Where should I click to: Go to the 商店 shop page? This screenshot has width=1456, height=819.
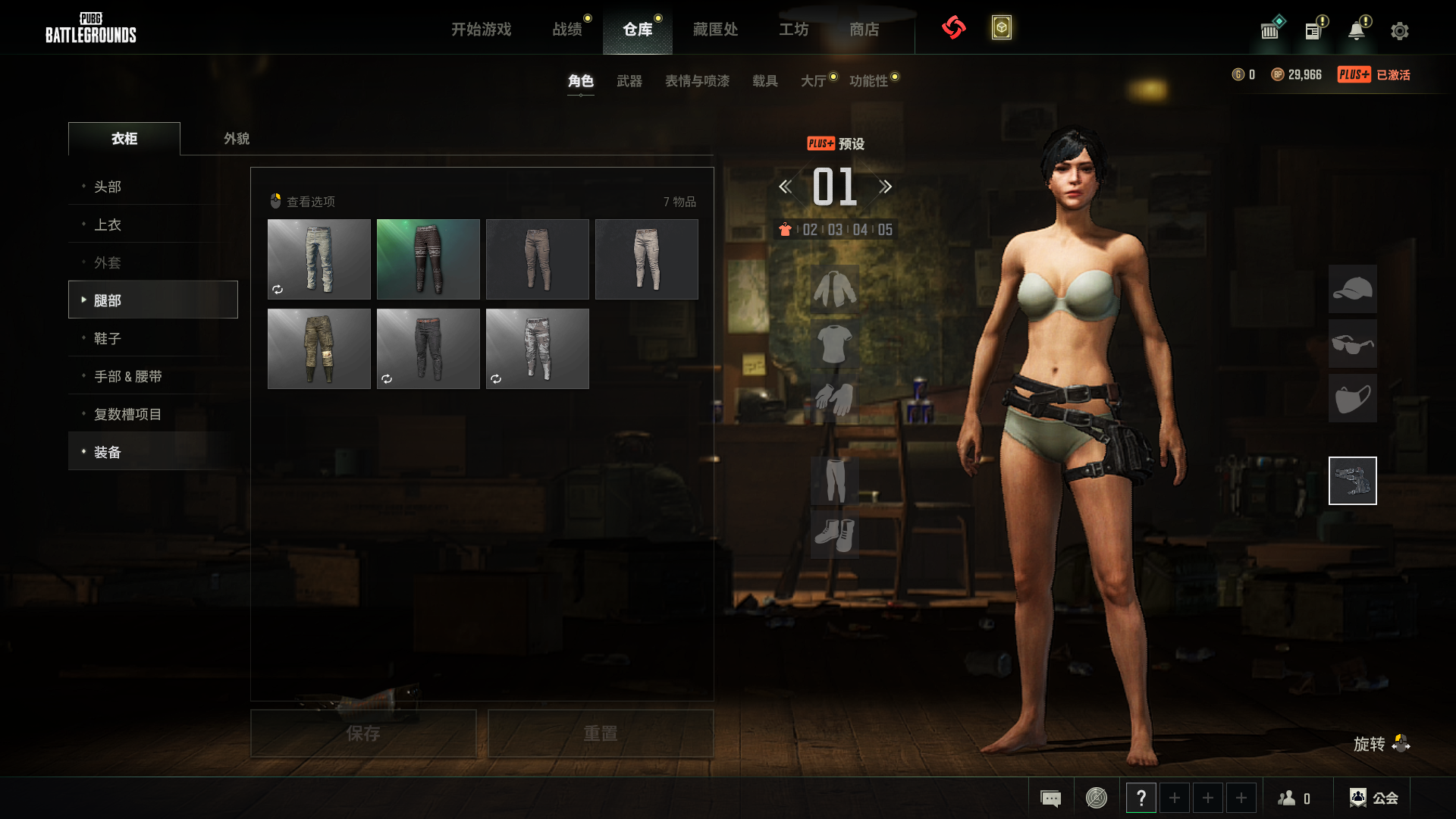864,30
